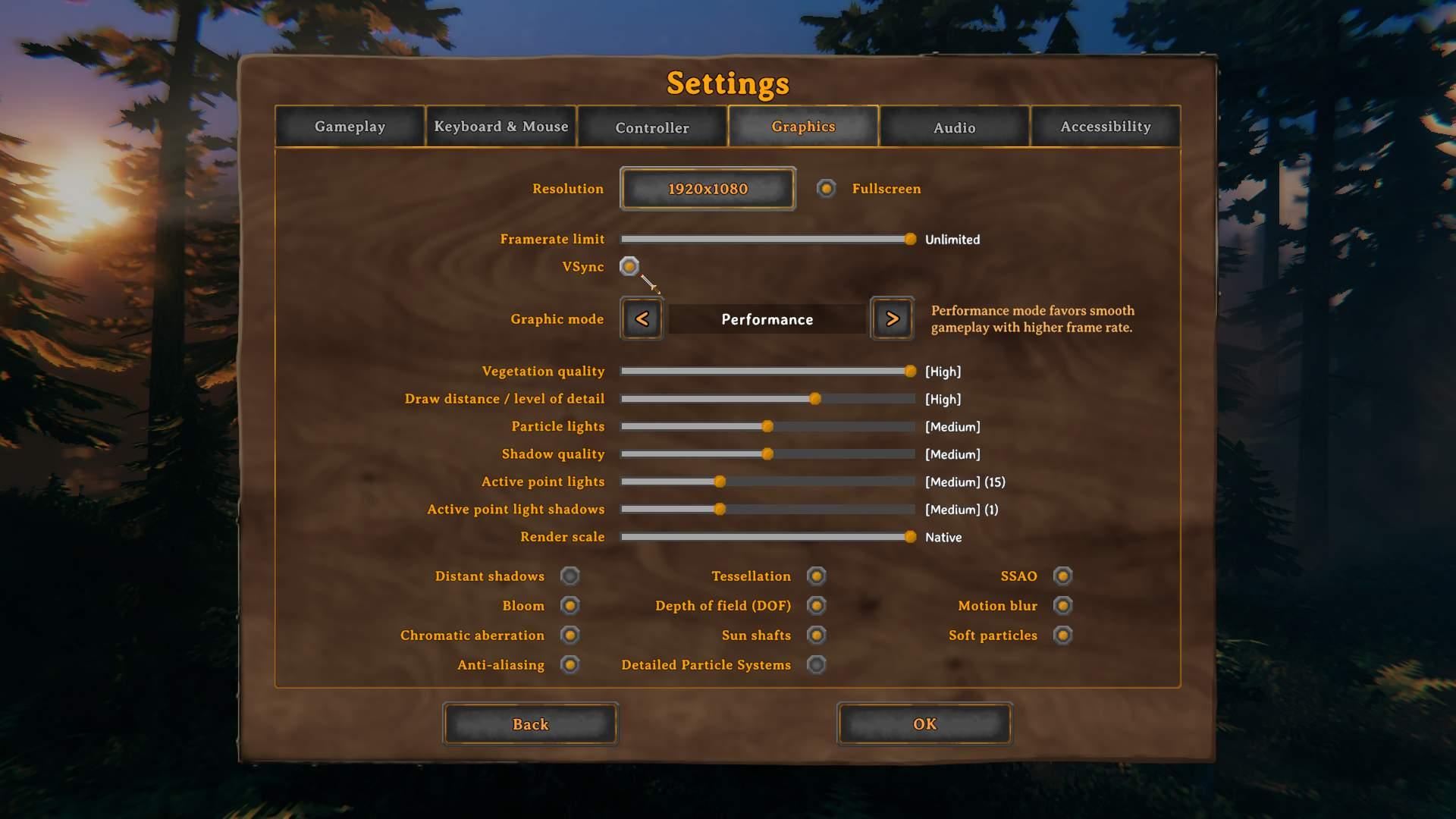Switch to the Audio tab

[x=954, y=127]
